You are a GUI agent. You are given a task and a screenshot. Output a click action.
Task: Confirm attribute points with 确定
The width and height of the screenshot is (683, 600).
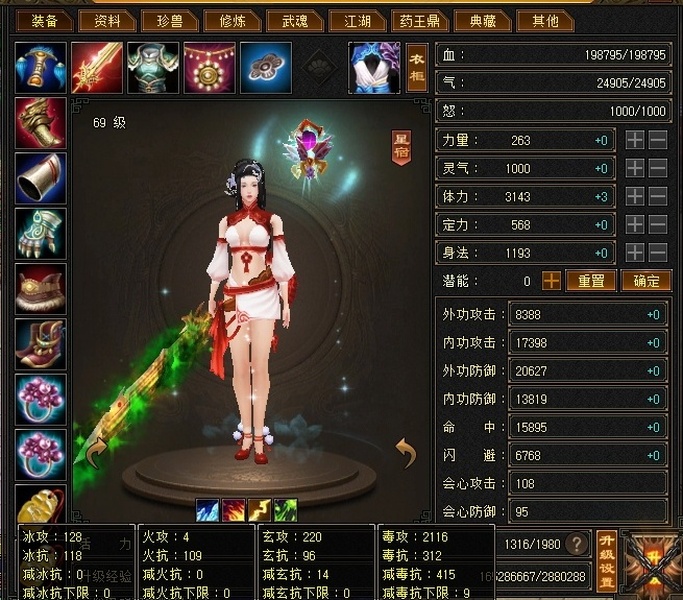(x=645, y=281)
